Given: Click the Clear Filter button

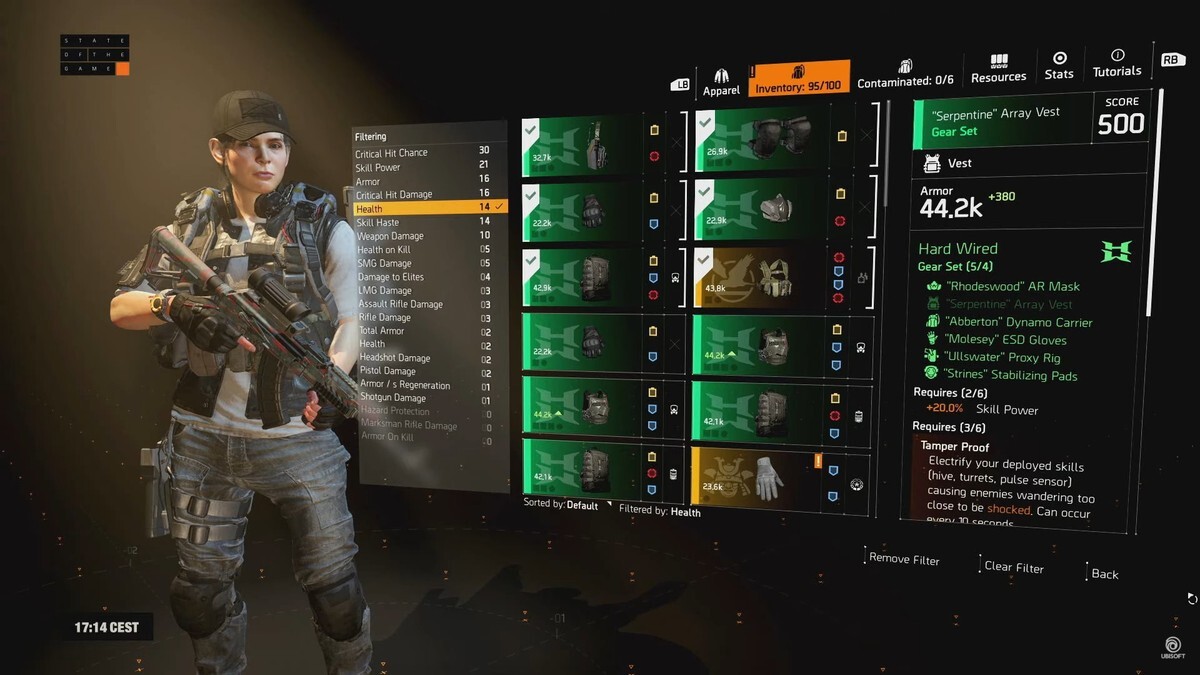Looking at the screenshot, I should (x=1013, y=567).
